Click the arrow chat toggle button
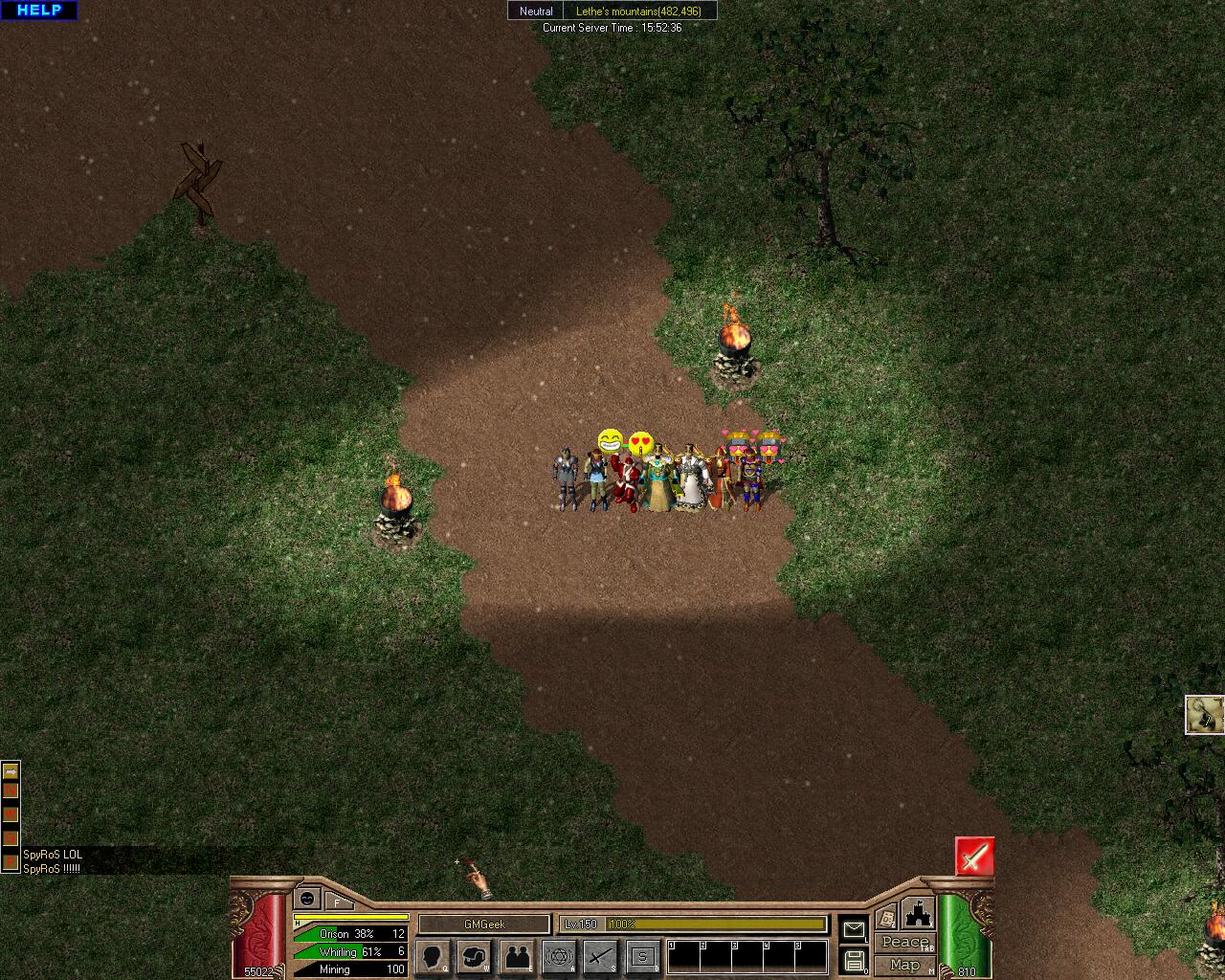The width and height of the screenshot is (1225, 980). pos(11,770)
